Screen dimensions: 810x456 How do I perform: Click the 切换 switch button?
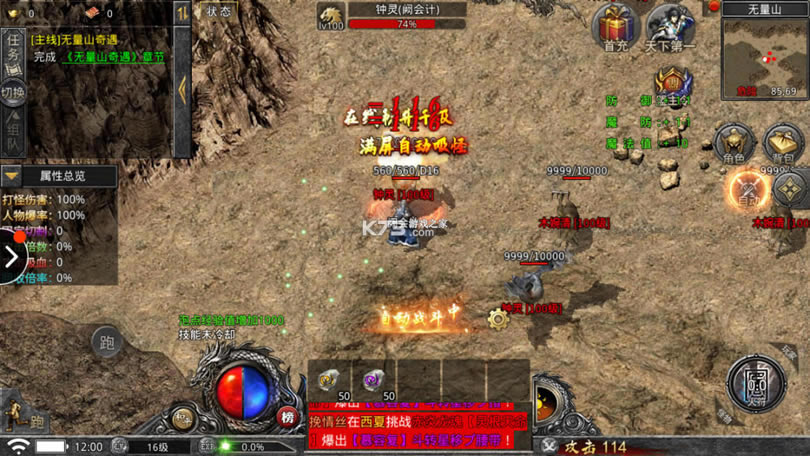13,93
